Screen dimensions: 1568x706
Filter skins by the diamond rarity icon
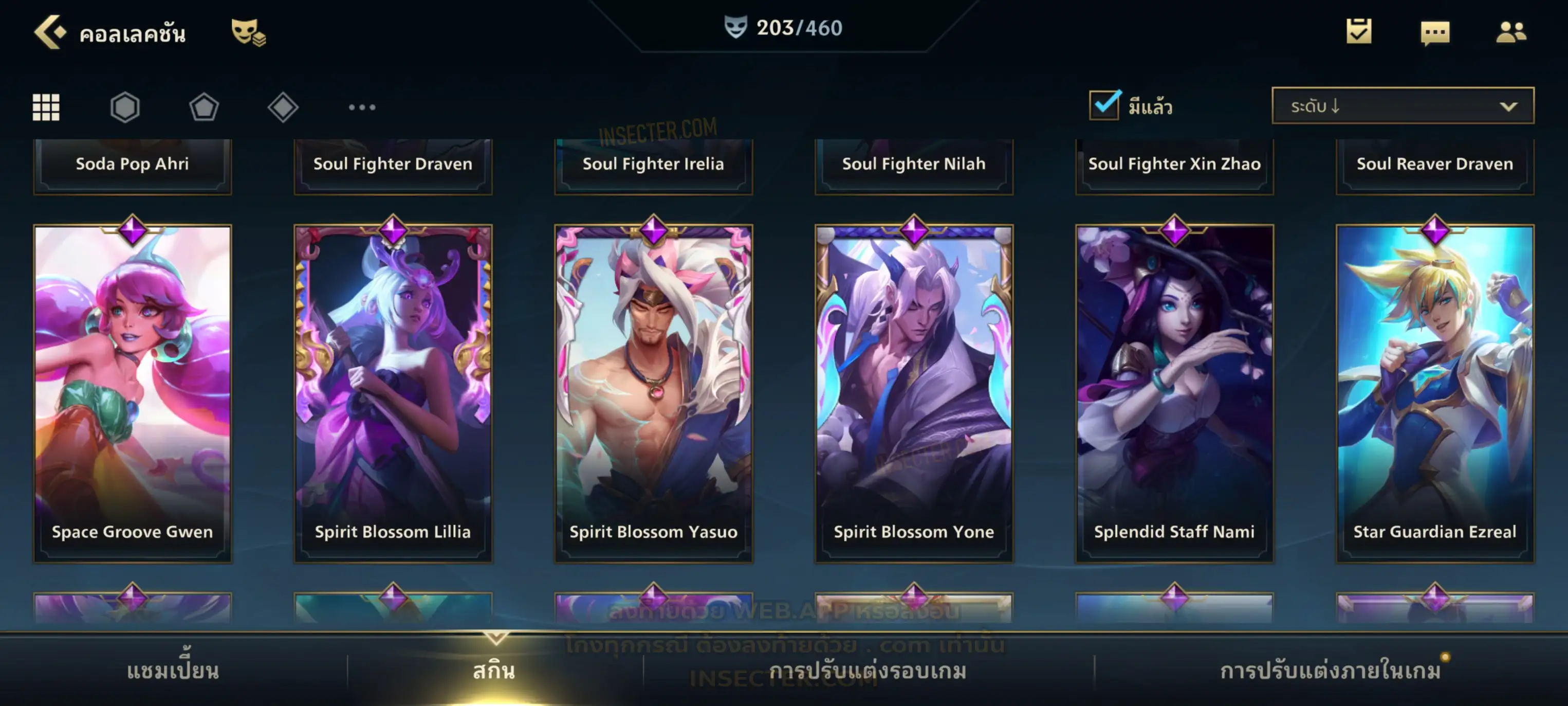click(x=283, y=107)
